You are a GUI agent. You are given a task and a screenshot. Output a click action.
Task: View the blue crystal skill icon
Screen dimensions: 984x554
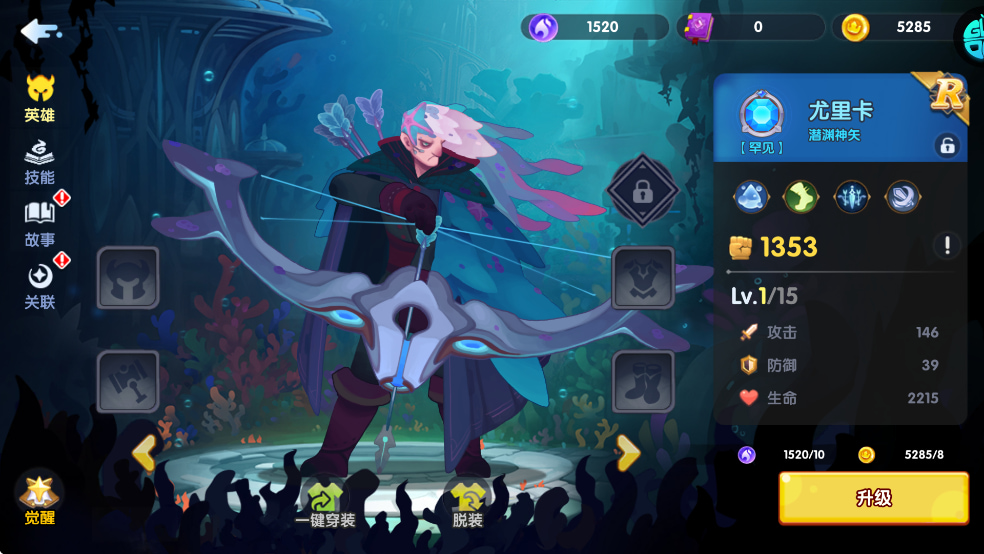pyautogui.click(x=750, y=197)
